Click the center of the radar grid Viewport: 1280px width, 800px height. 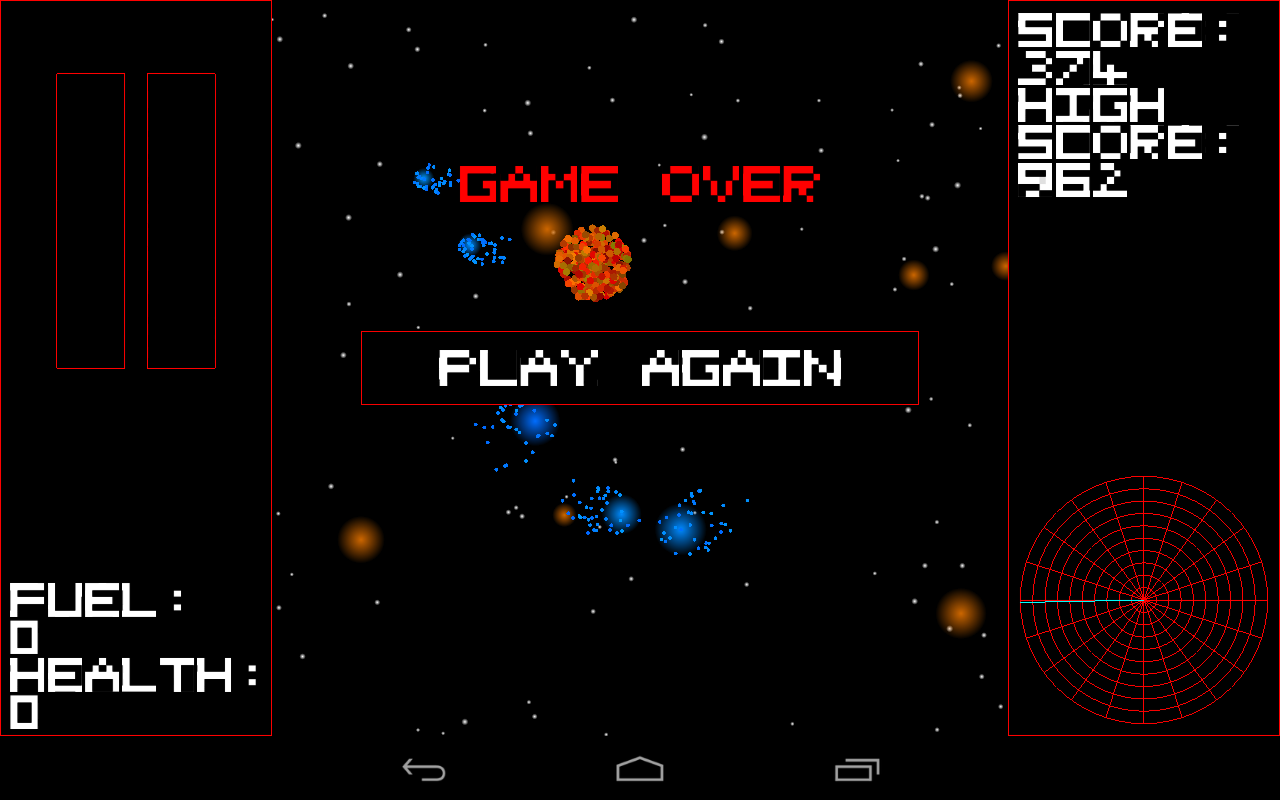point(1142,600)
